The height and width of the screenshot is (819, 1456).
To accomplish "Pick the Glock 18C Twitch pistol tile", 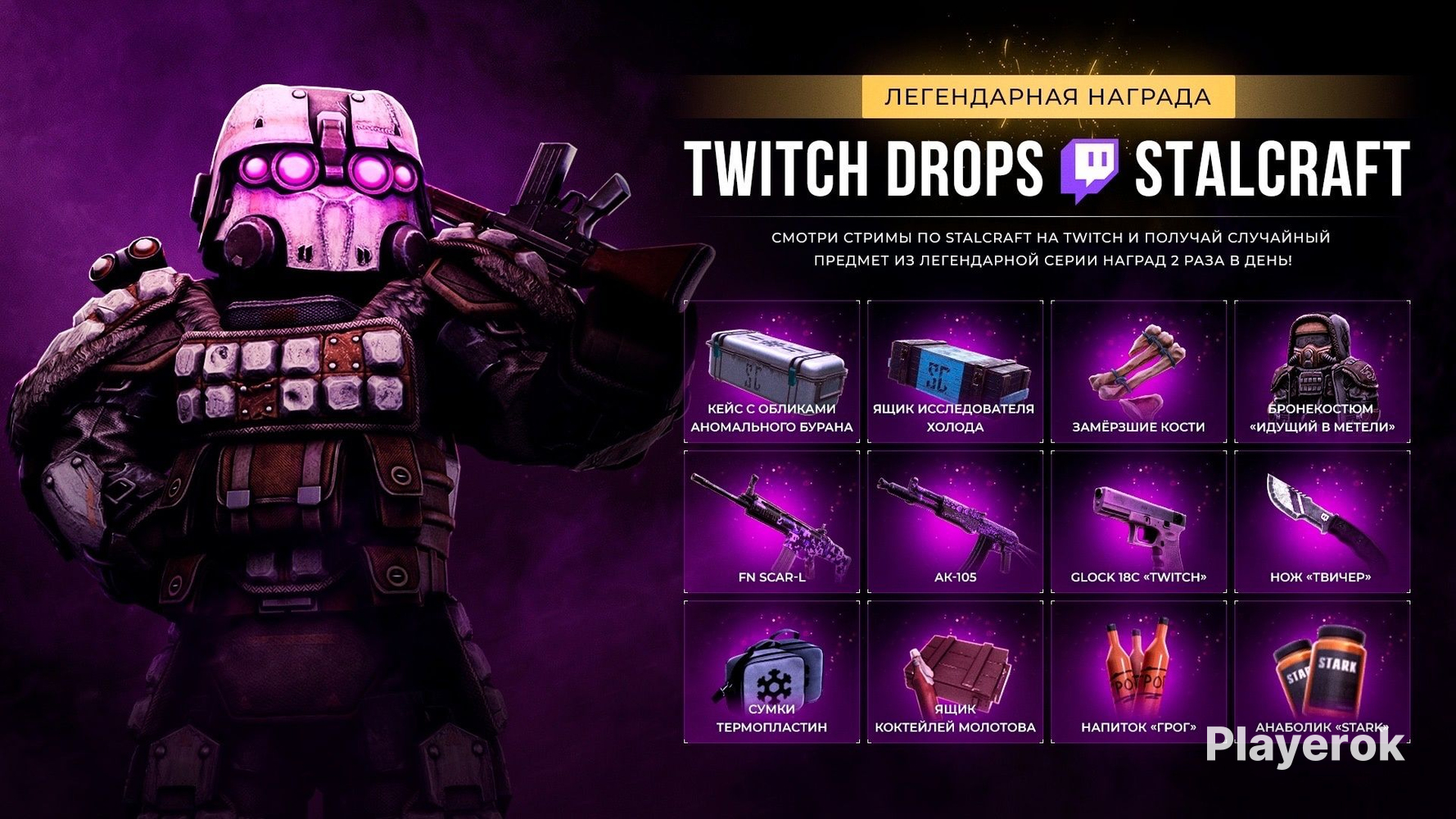I will pyautogui.click(x=1138, y=522).
